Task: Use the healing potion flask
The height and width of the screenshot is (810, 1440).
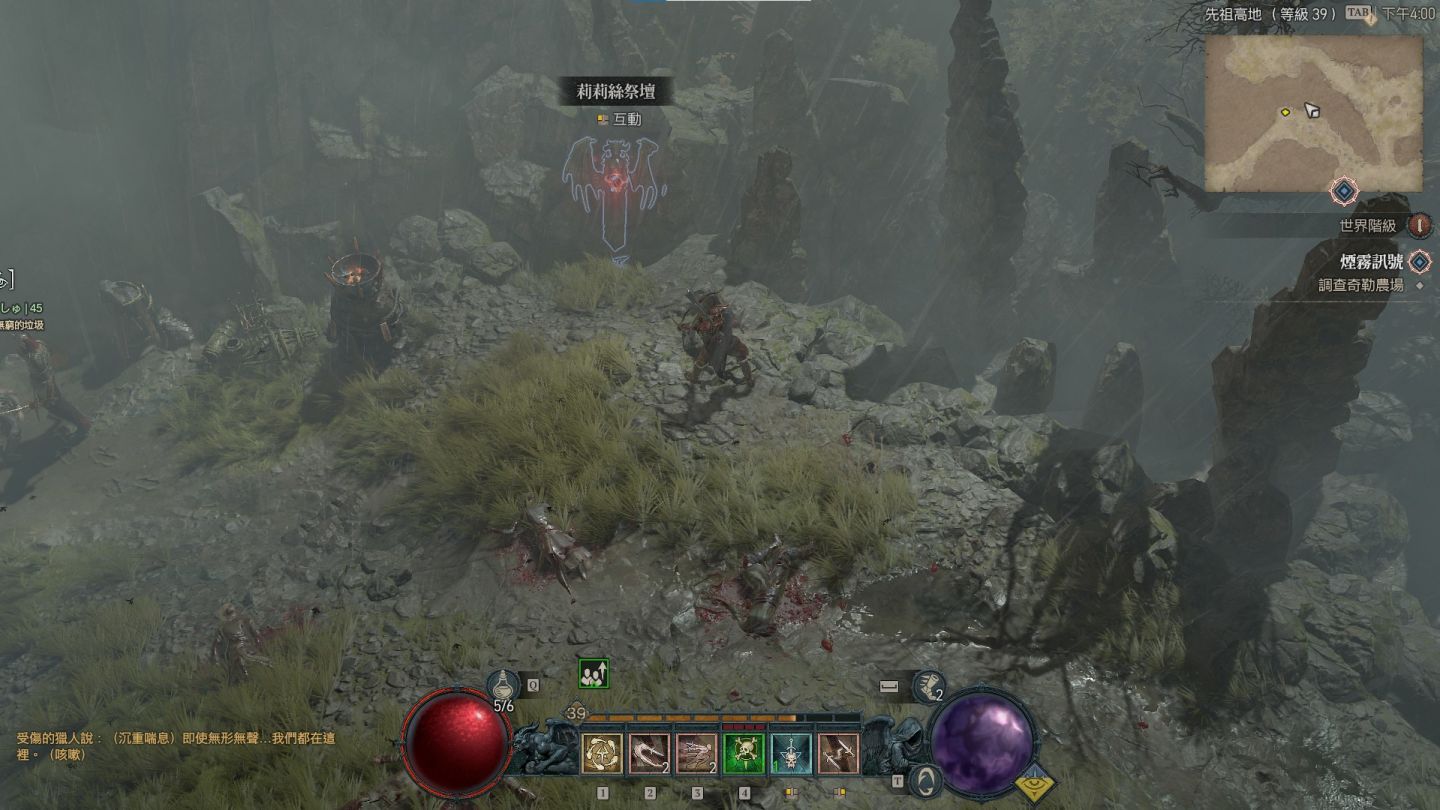Action: pyautogui.click(x=504, y=686)
